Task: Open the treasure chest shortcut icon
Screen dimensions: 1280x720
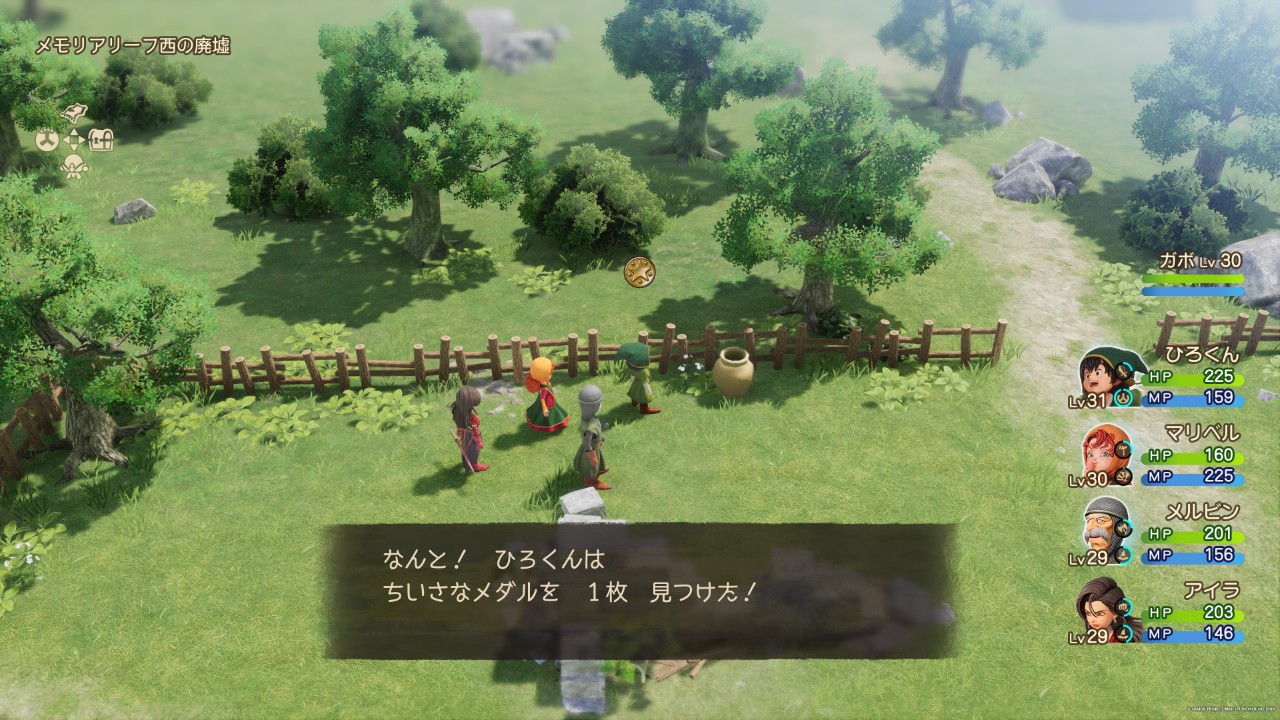Action: pos(102,140)
